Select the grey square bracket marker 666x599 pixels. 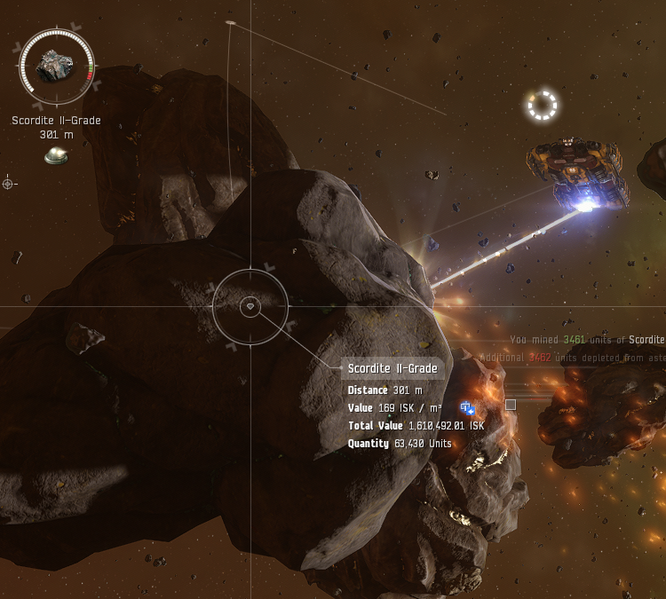(x=511, y=405)
